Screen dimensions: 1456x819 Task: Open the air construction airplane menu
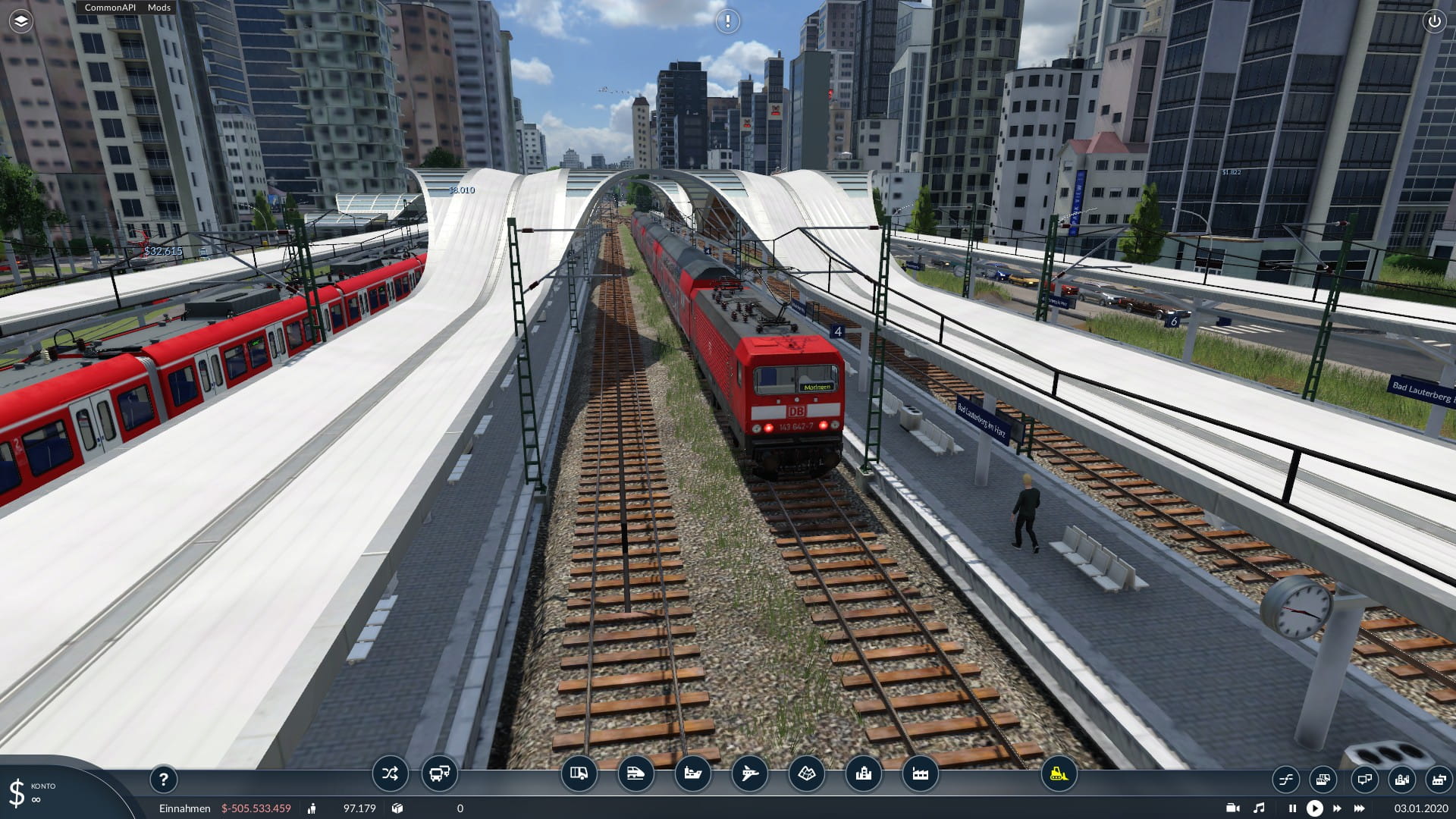click(x=749, y=774)
